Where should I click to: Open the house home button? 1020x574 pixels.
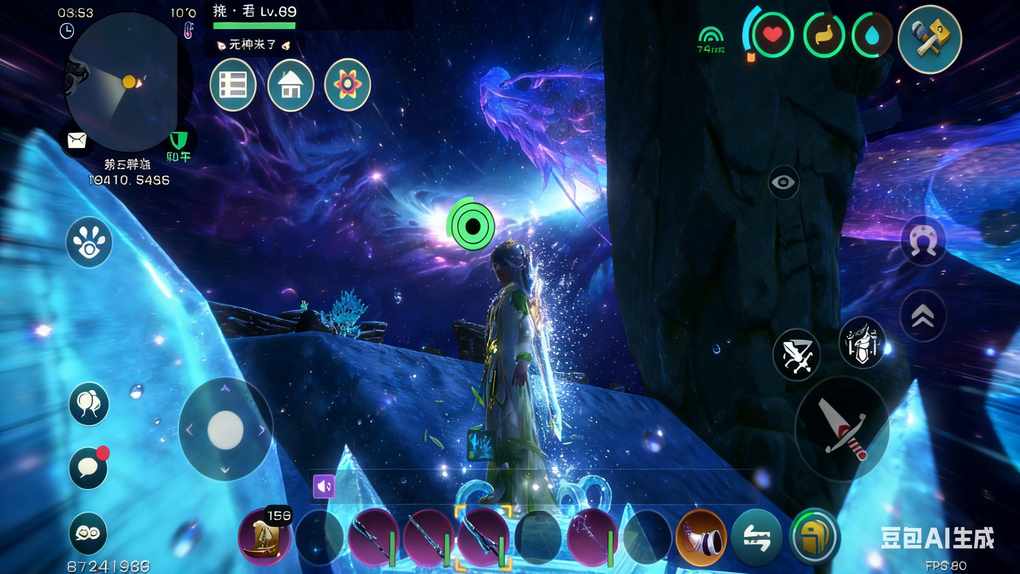pos(290,85)
